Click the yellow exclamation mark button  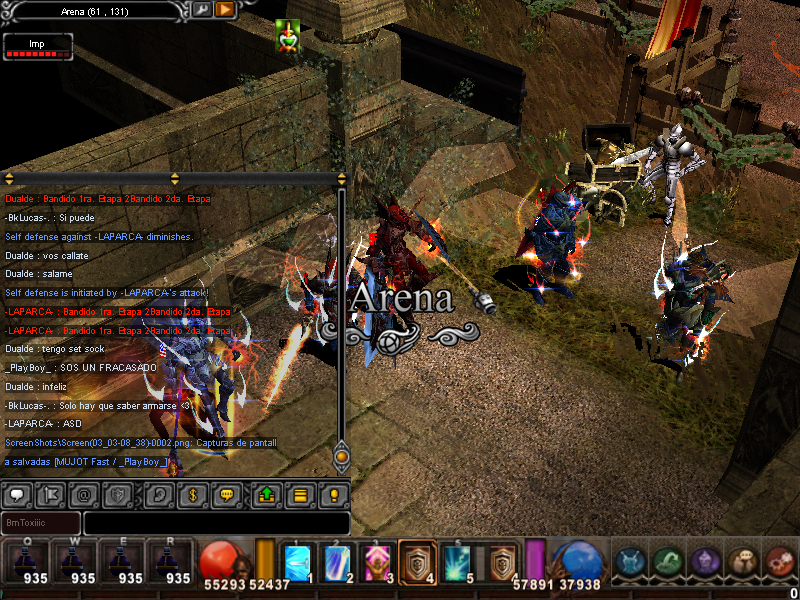(x=333, y=494)
